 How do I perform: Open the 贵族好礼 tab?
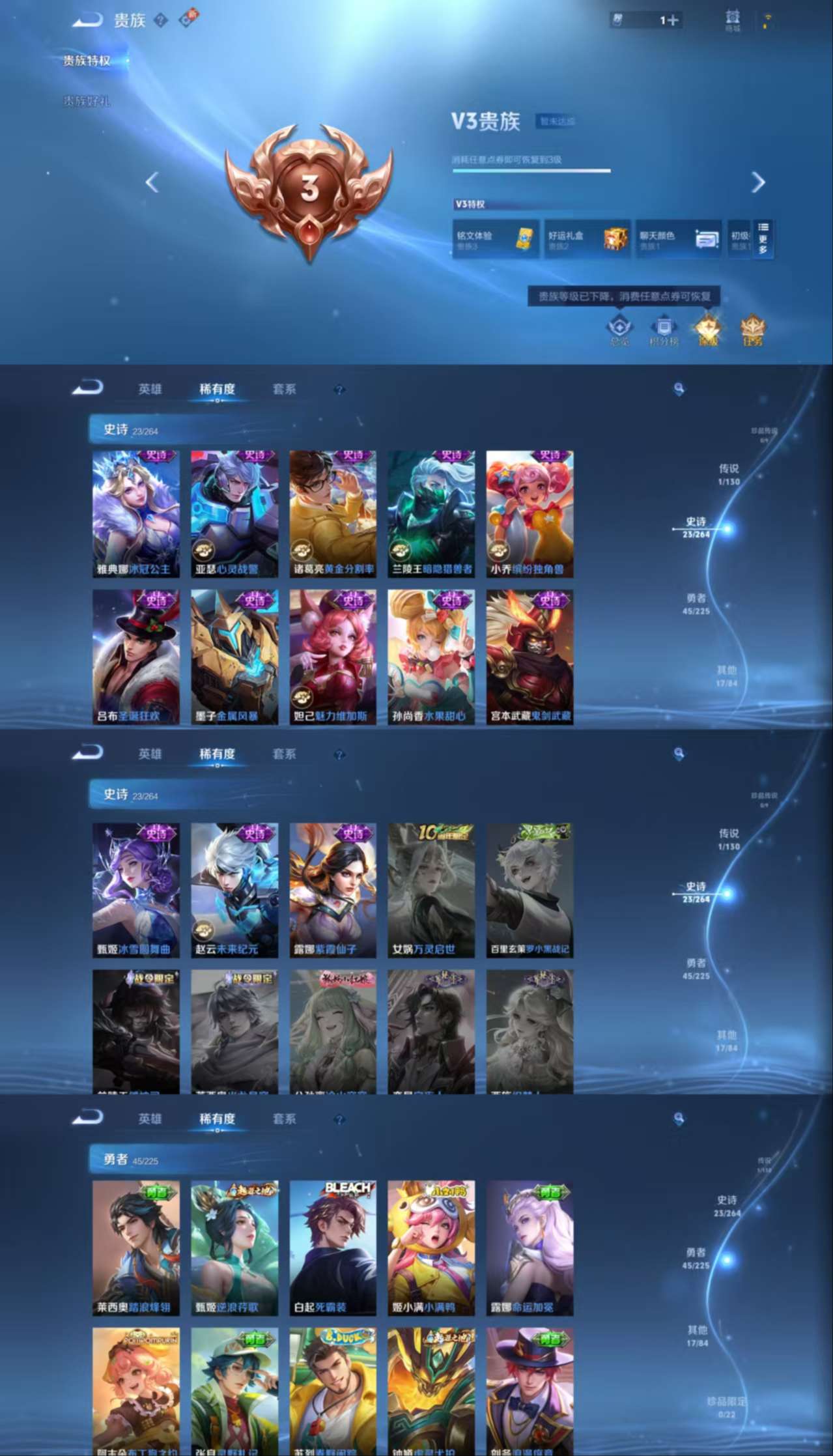click(x=87, y=102)
